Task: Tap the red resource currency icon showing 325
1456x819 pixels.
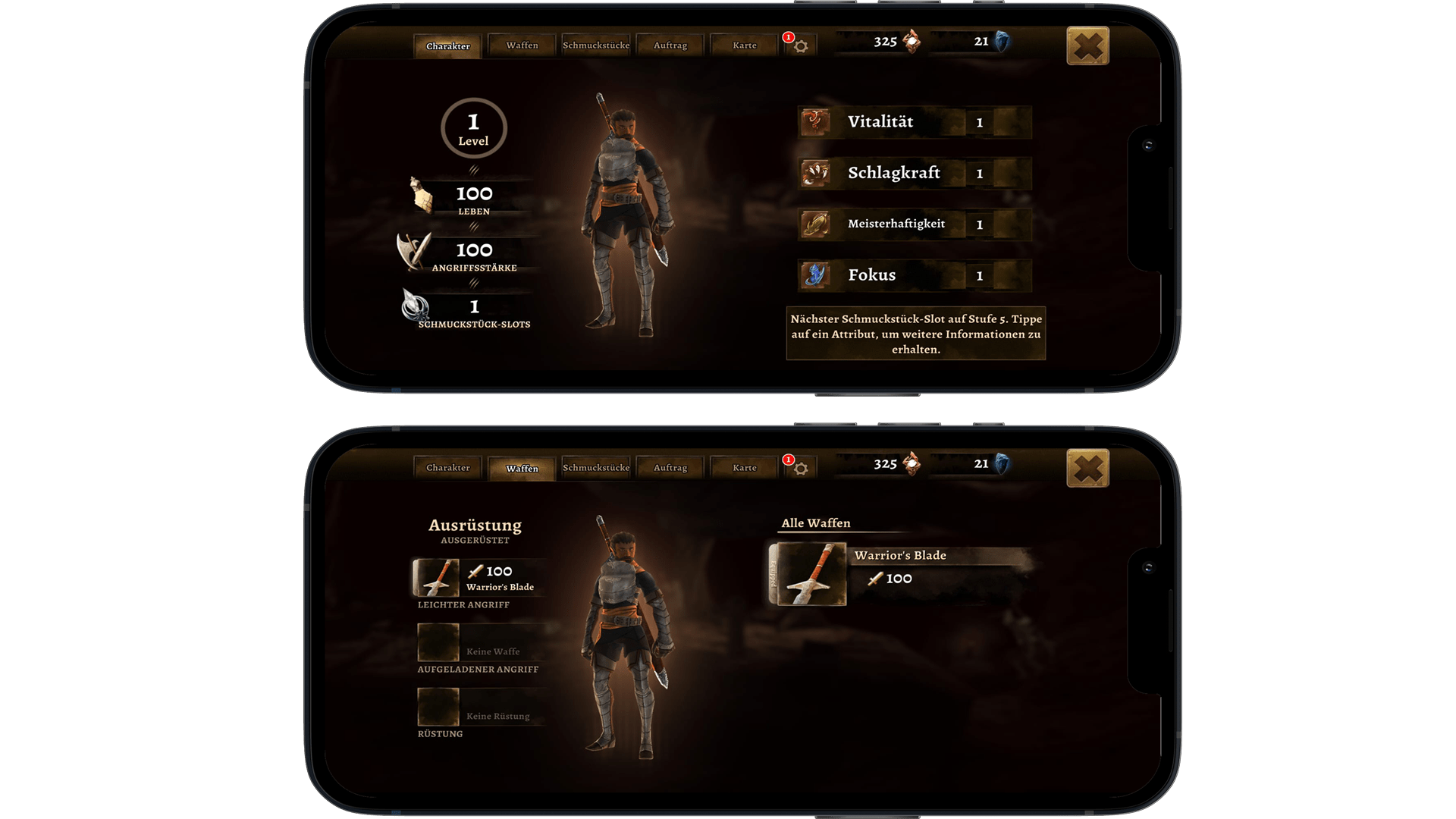Action: click(x=913, y=42)
